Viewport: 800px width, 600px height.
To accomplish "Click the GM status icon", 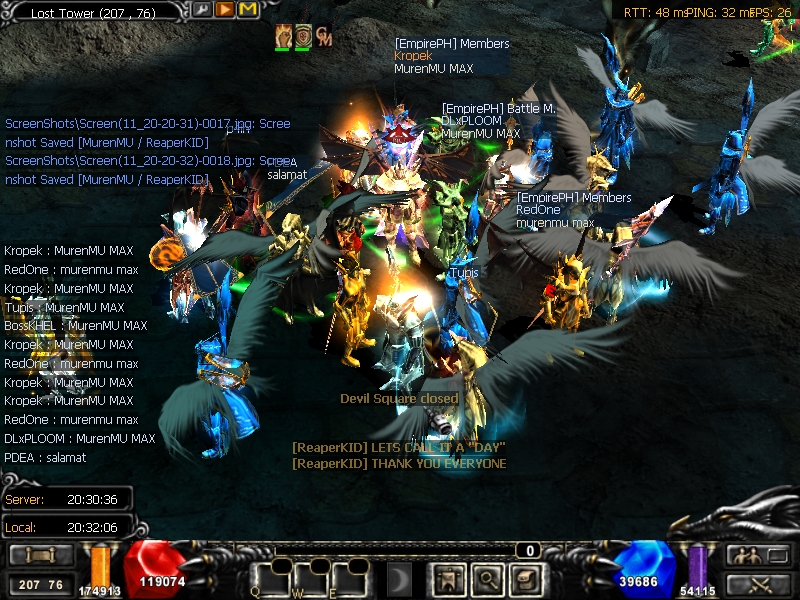I will click(323, 37).
